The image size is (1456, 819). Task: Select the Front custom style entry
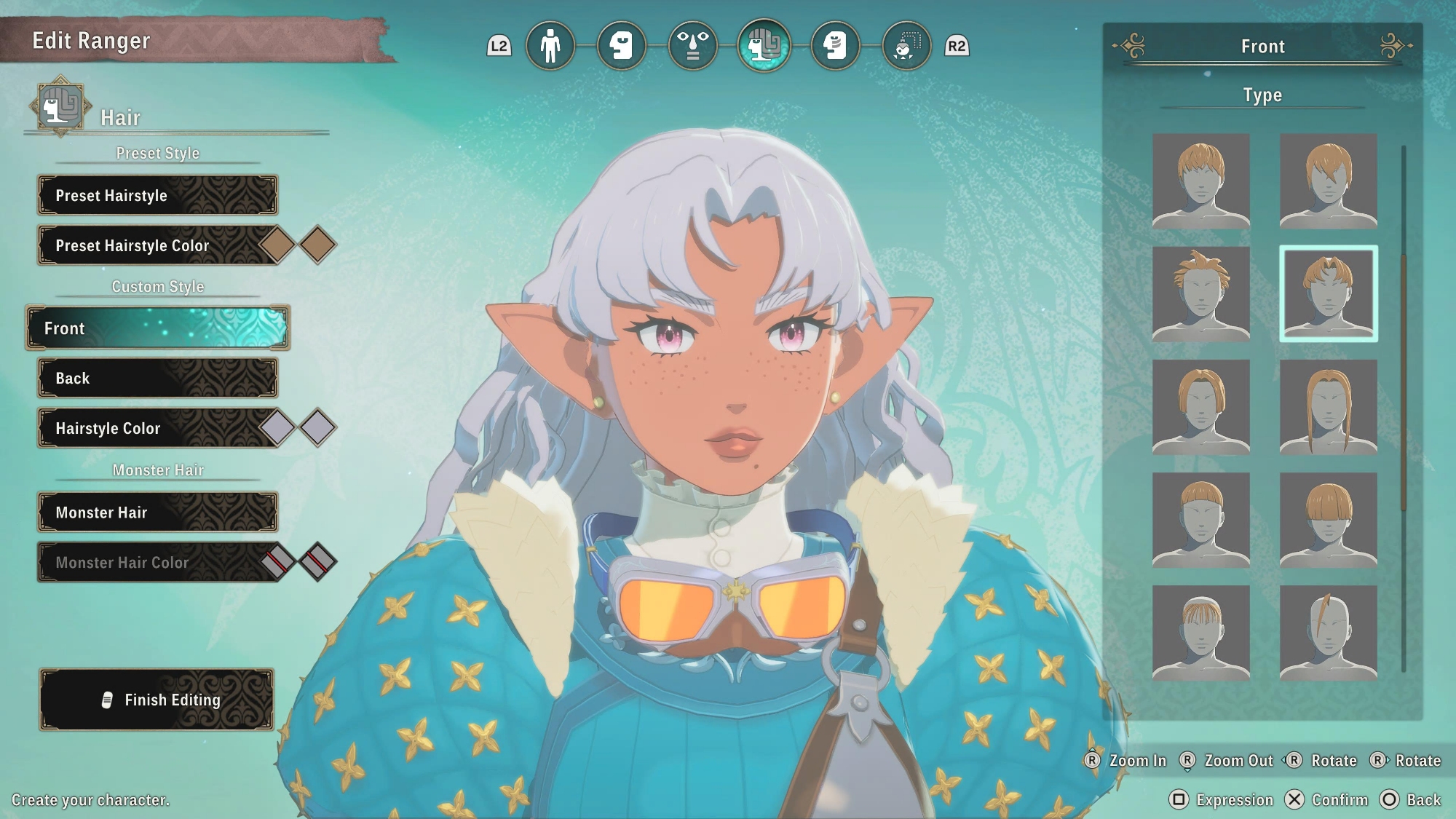click(157, 328)
